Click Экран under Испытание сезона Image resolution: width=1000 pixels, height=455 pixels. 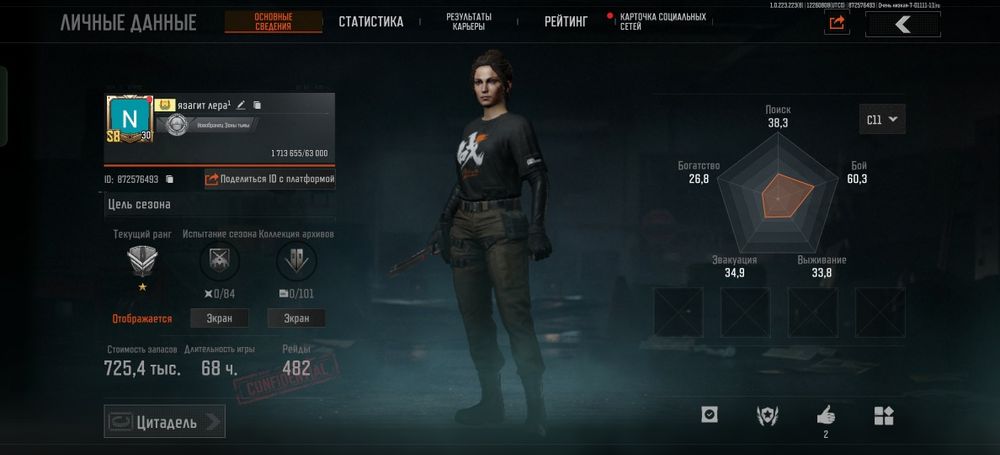pos(219,318)
